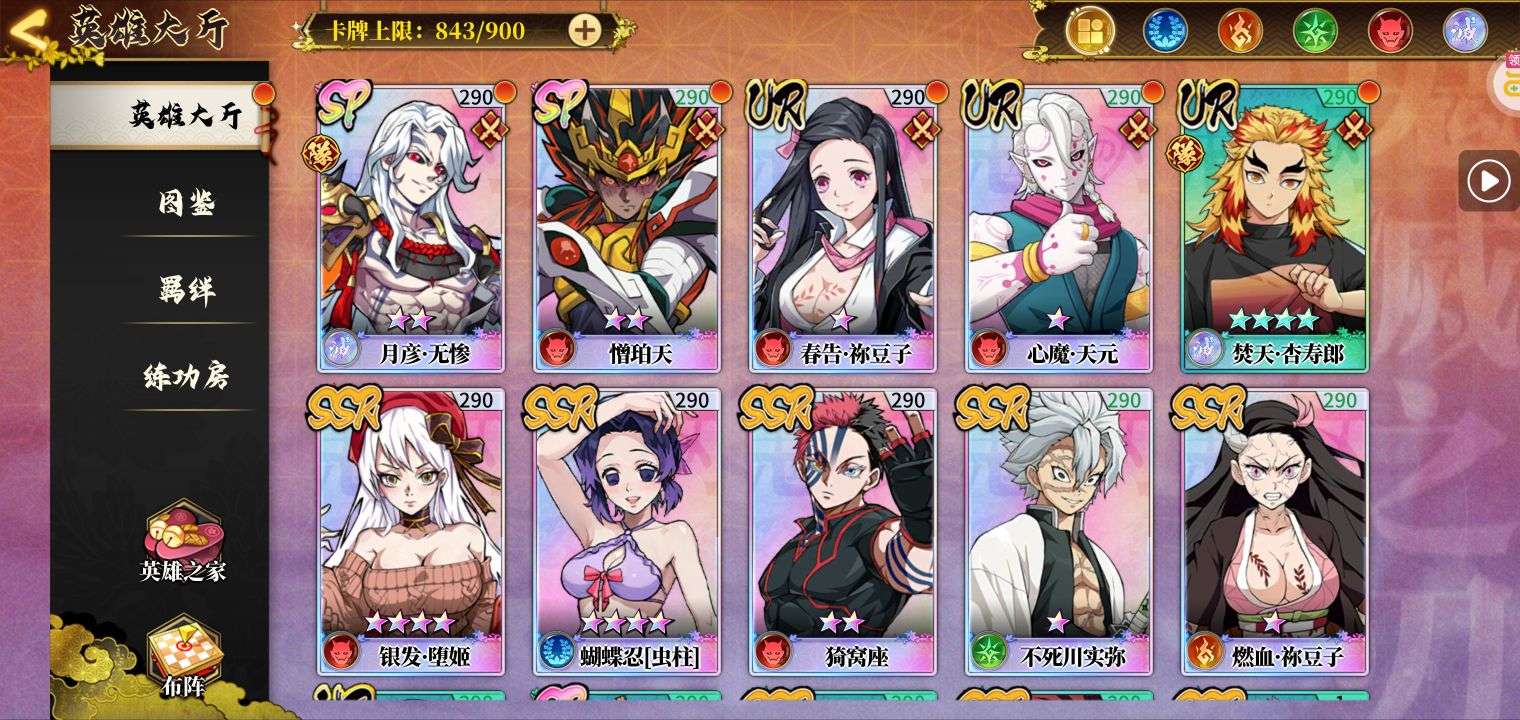Screen dimensions: 1520x720
Task: Open the 蝴蝶忍[虫柱] hero card
Action: (627, 531)
